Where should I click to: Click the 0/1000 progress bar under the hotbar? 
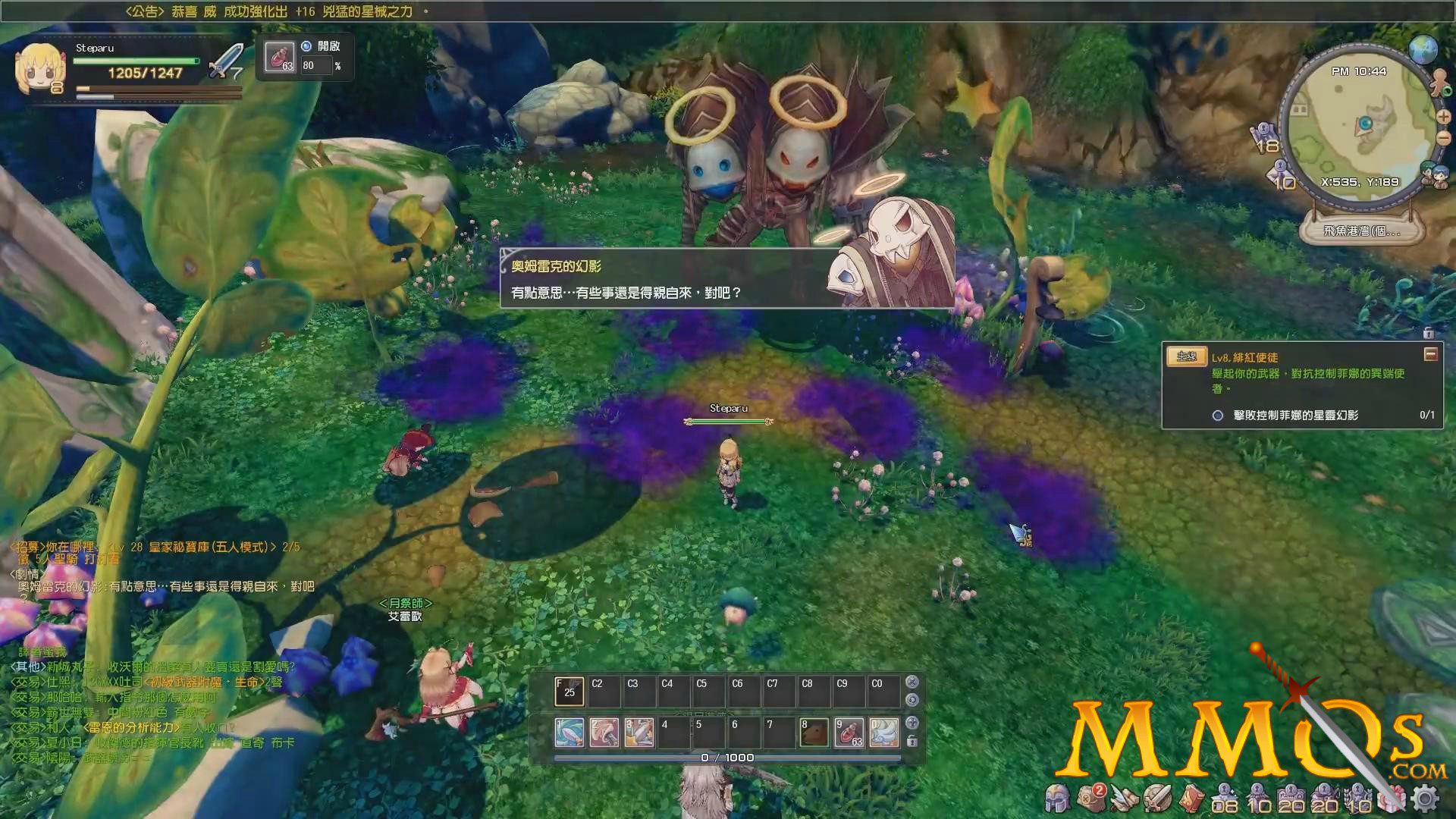click(x=728, y=758)
